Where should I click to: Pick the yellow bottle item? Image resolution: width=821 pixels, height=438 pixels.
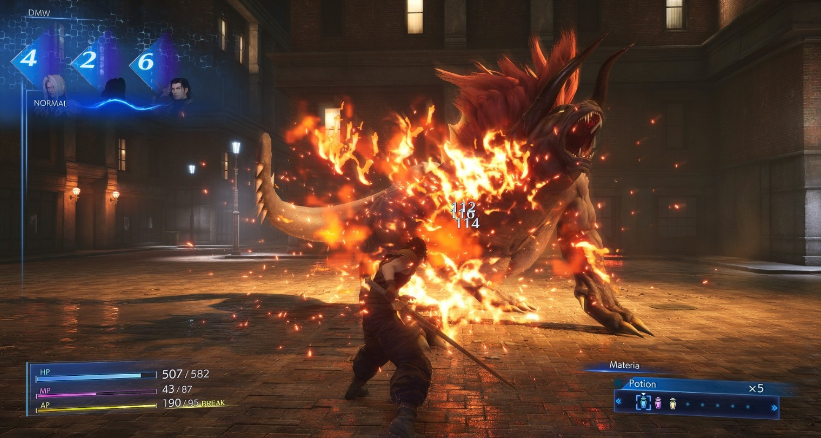[x=672, y=403]
